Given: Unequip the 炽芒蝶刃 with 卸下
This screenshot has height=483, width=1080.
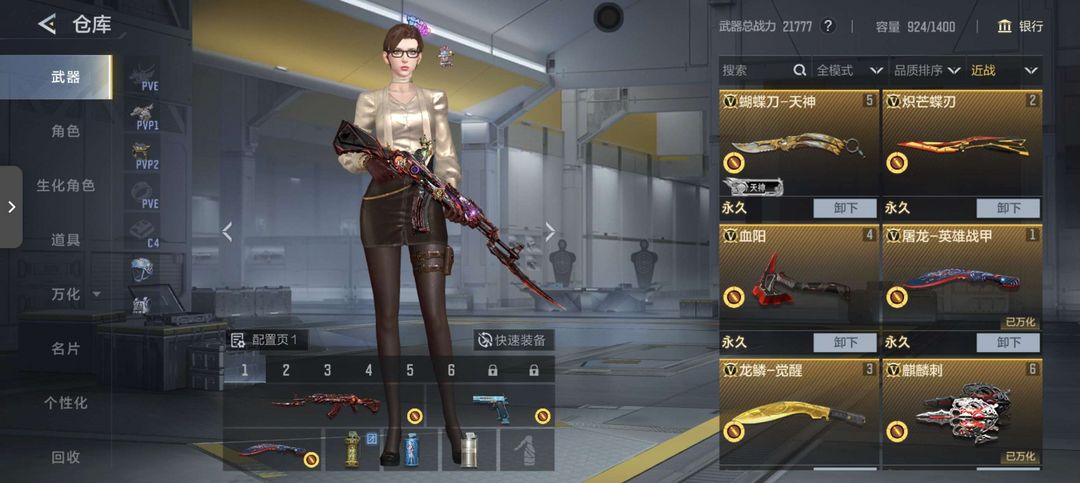Looking at the screenshot, I should [x=1008, y=208].
